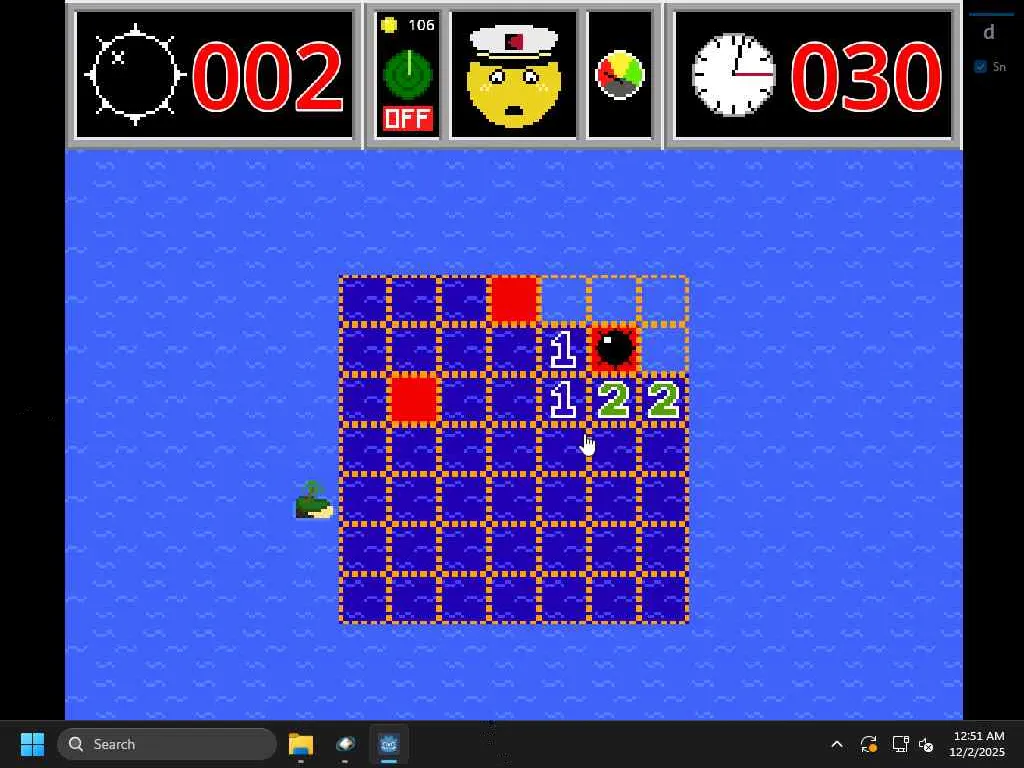The image size is (1024, 768).
Task: Toggle the Sn checkbox
Action: pos(981,67)
